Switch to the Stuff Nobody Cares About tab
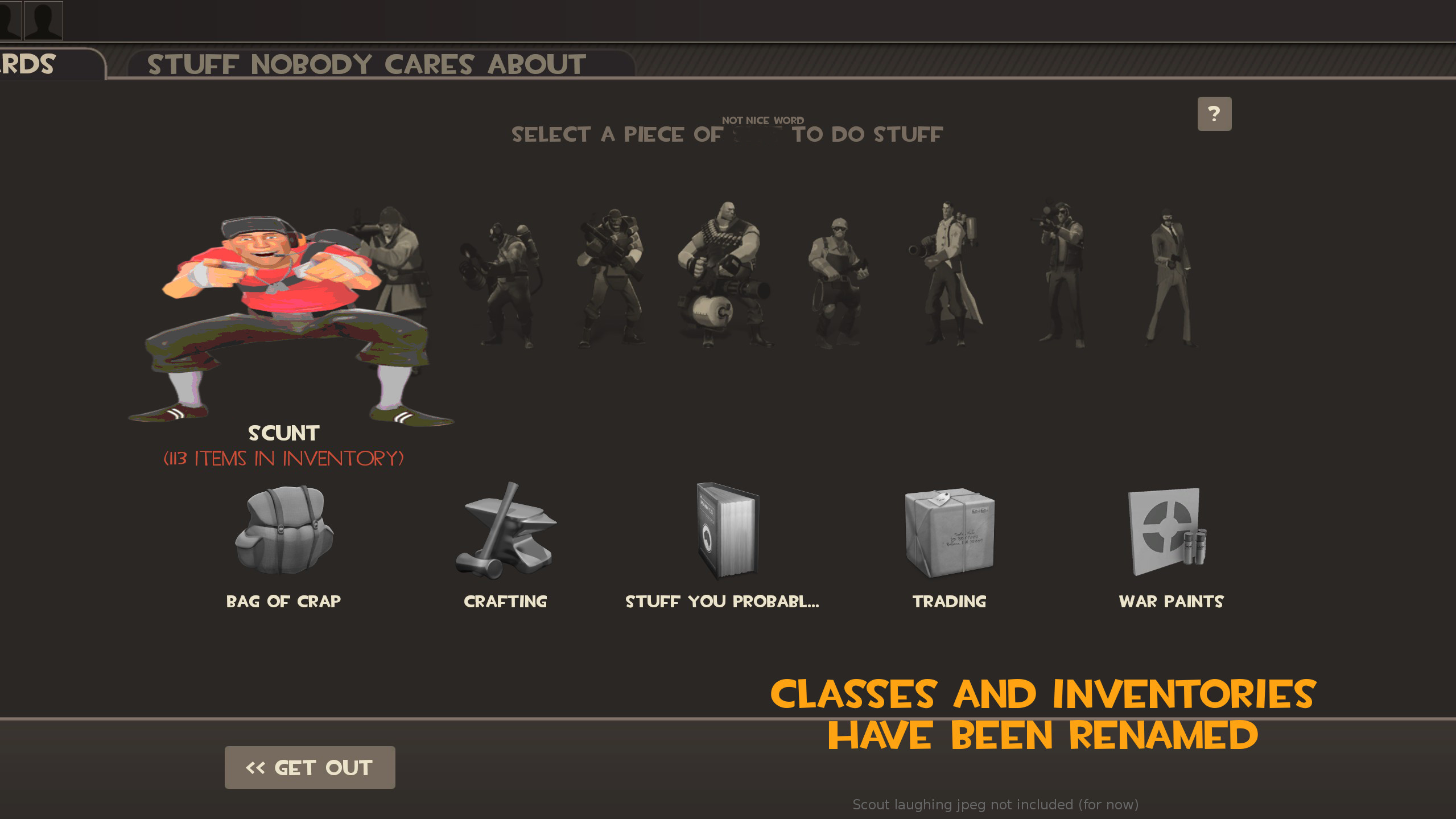Viewport: 1456px width, 819px height. [366, 64]
